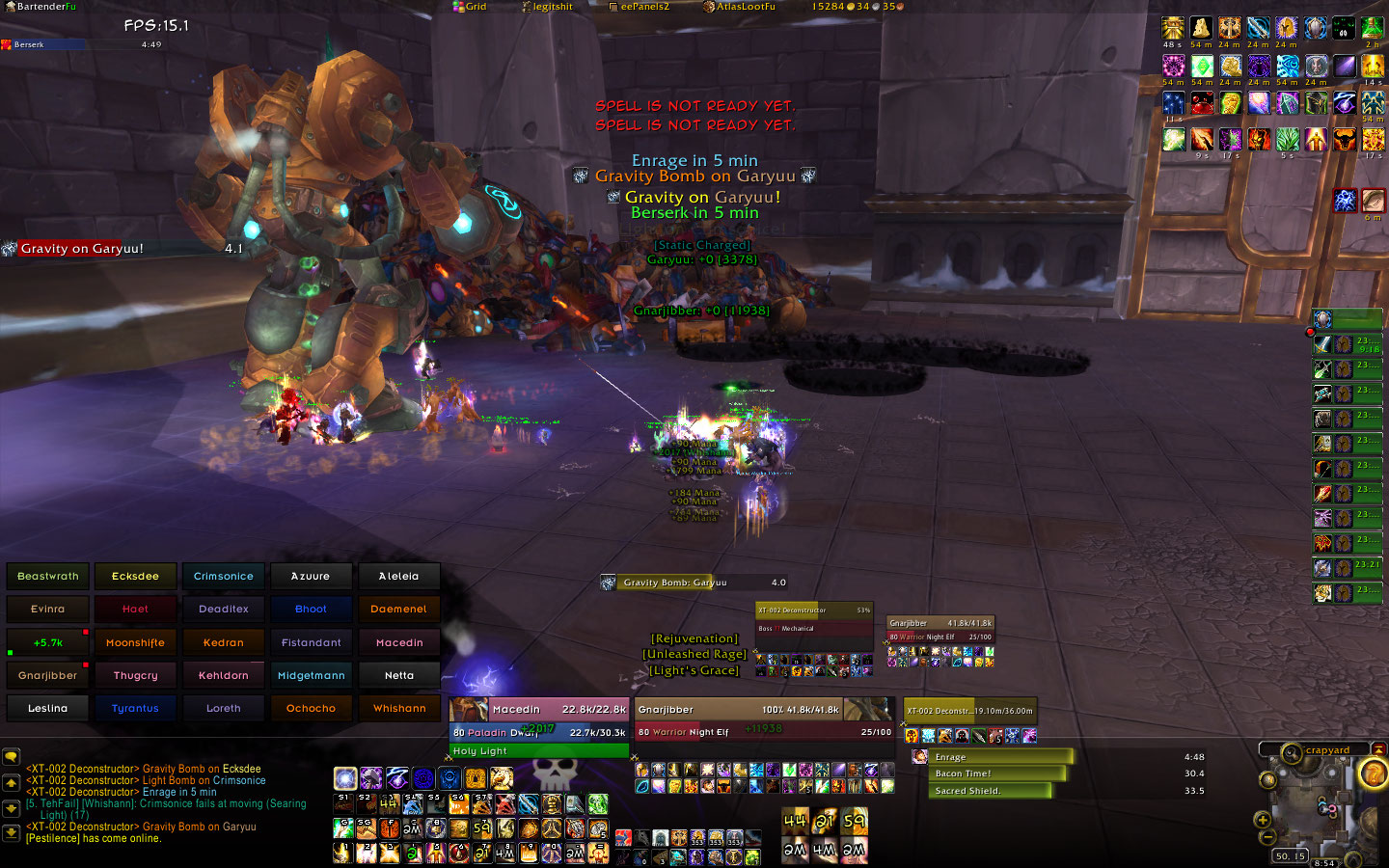This screenshot has height=868, width=1389.
Task: Select Beastwrath in the raid frames
Action: (48, 577)
